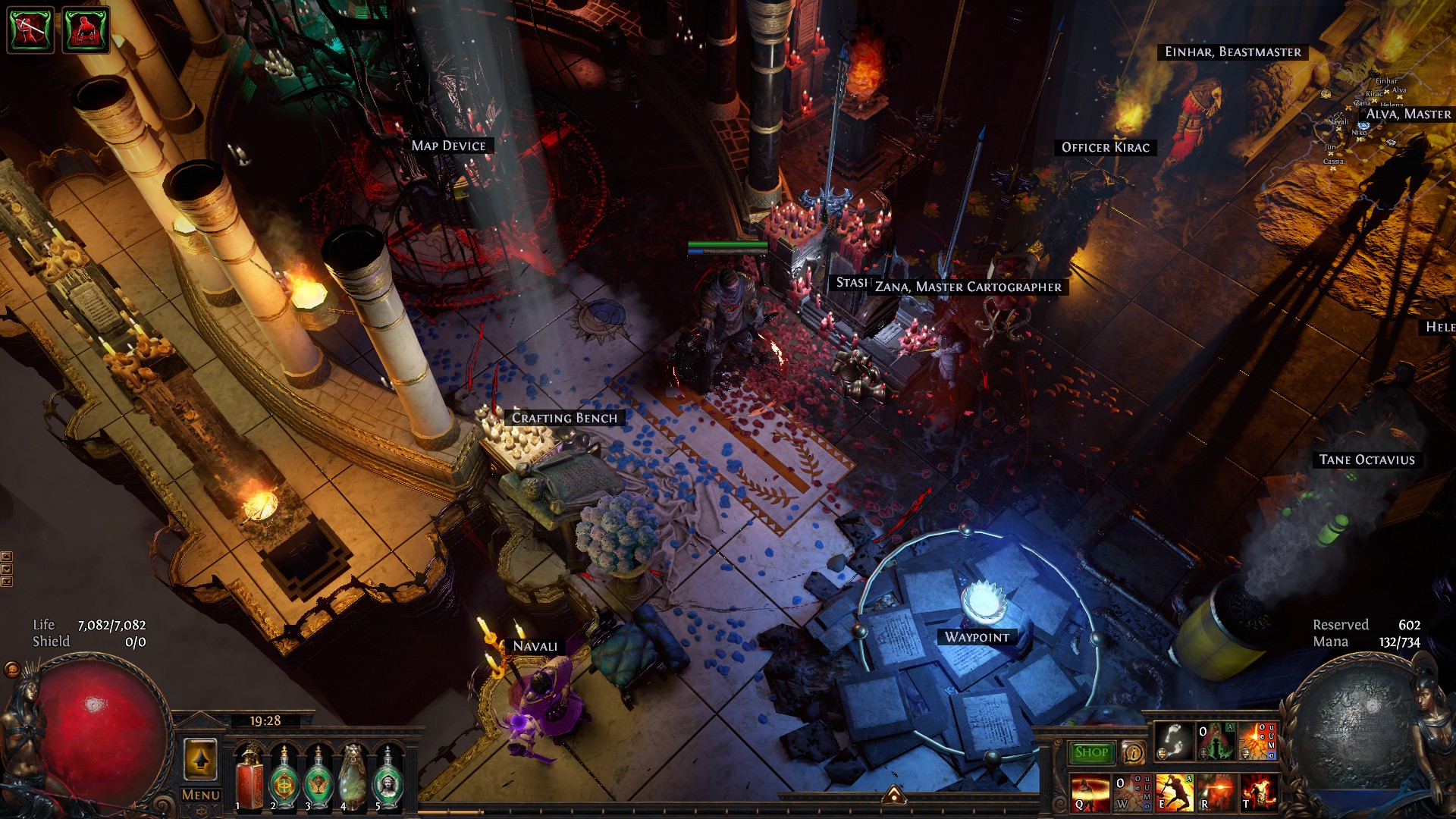This screenshot has width=1456, height=819.
Task: Activate the leaping hammer skill bound to E
Action: click(1175, 792)
